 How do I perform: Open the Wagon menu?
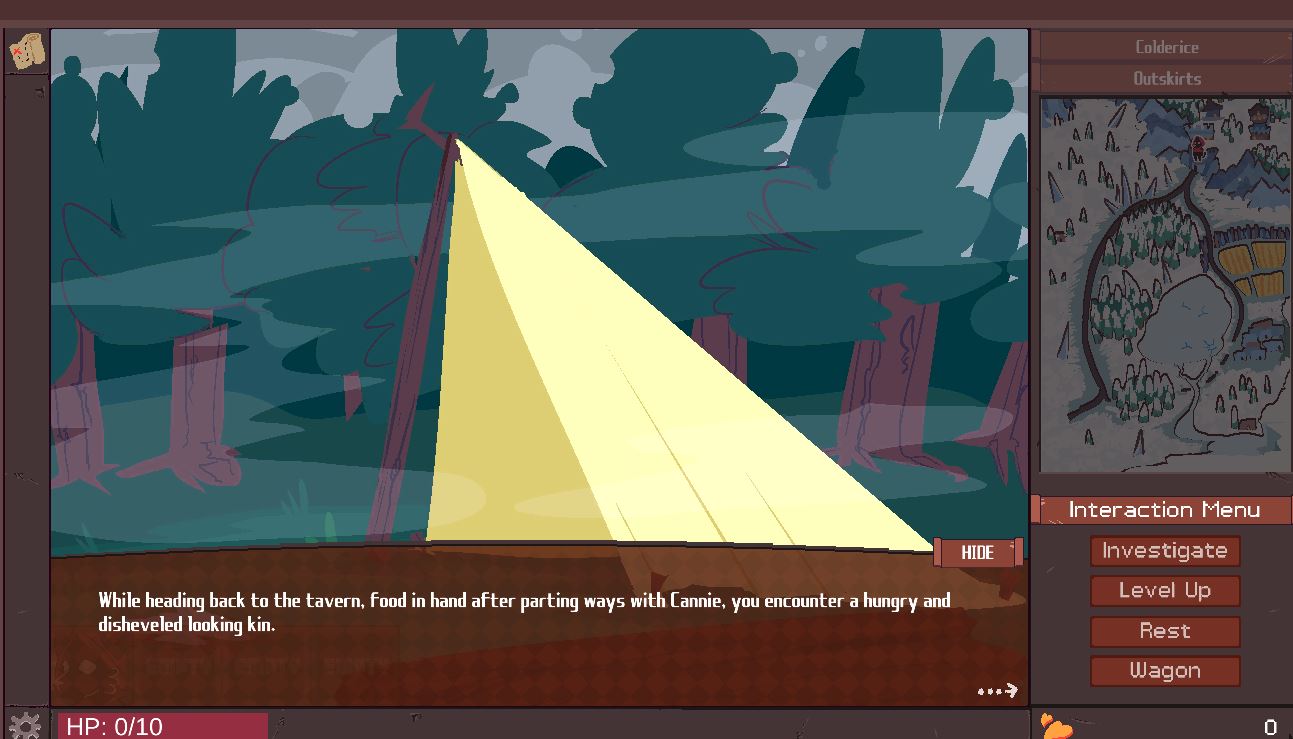click(1164, 671)
